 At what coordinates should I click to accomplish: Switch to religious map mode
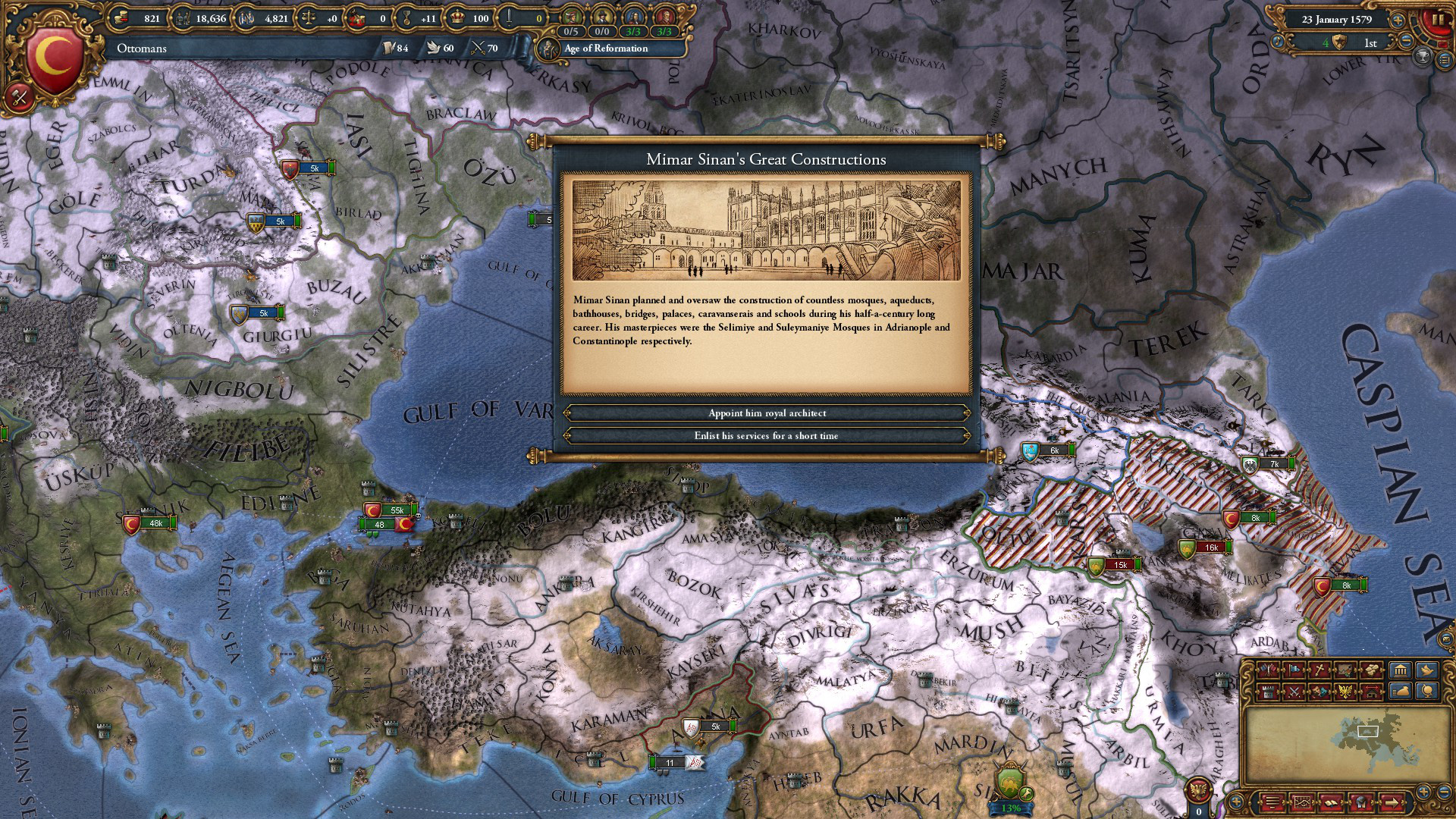[1319, 670]
